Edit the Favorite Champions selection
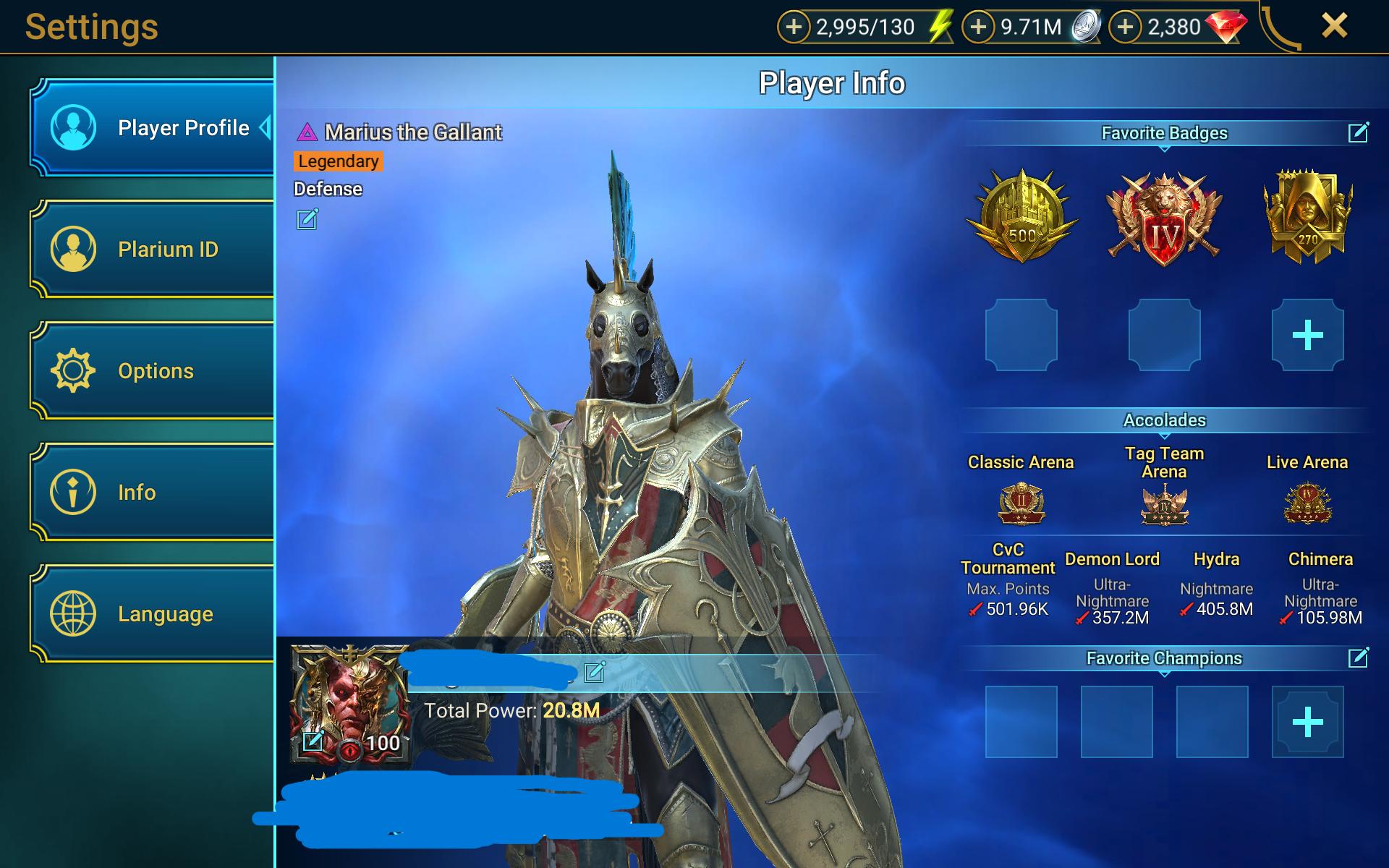This screenshot has width=1389, height=868. [1359, 658]
